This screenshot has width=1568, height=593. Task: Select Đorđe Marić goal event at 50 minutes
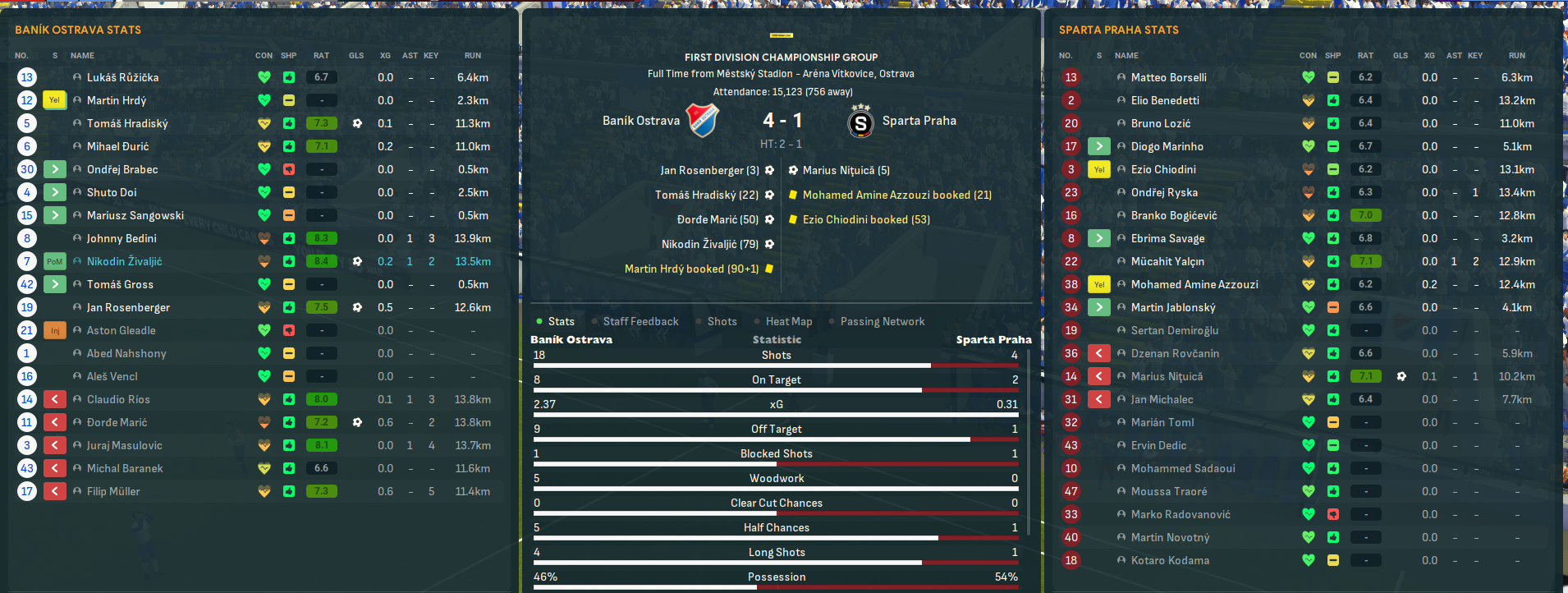click(718, 219)
